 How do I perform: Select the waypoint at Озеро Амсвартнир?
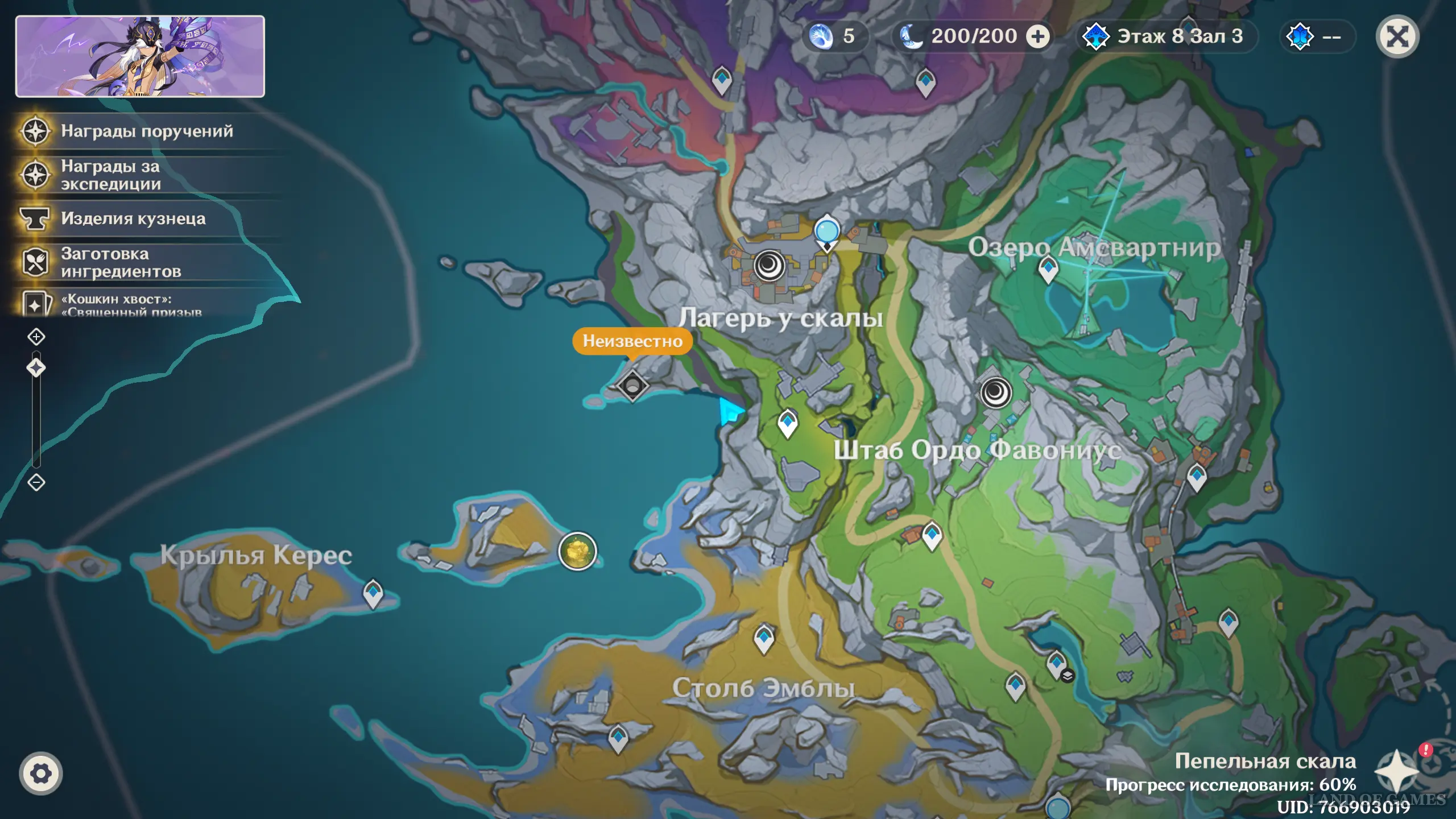(x=1048, y=268)
